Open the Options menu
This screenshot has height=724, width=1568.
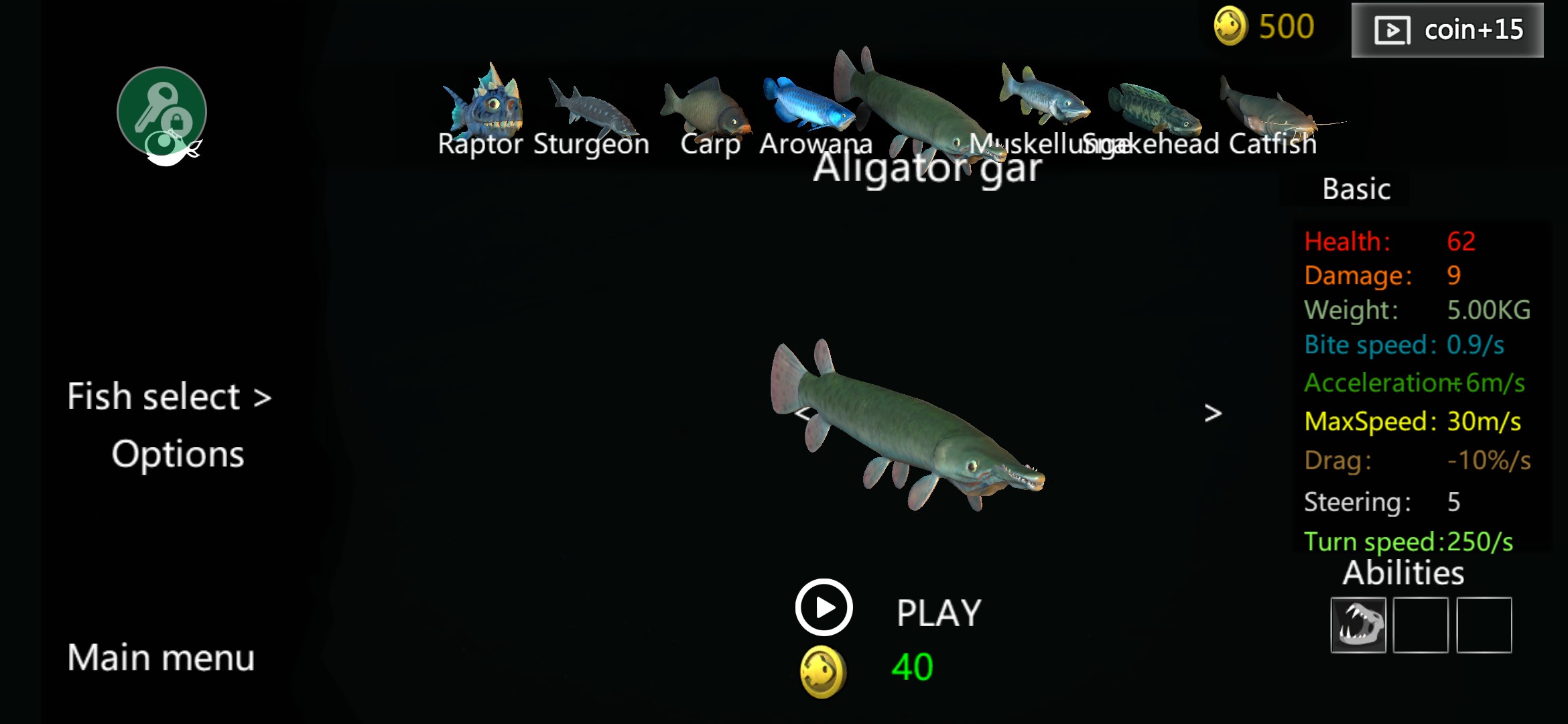click(x=178, y=455)
